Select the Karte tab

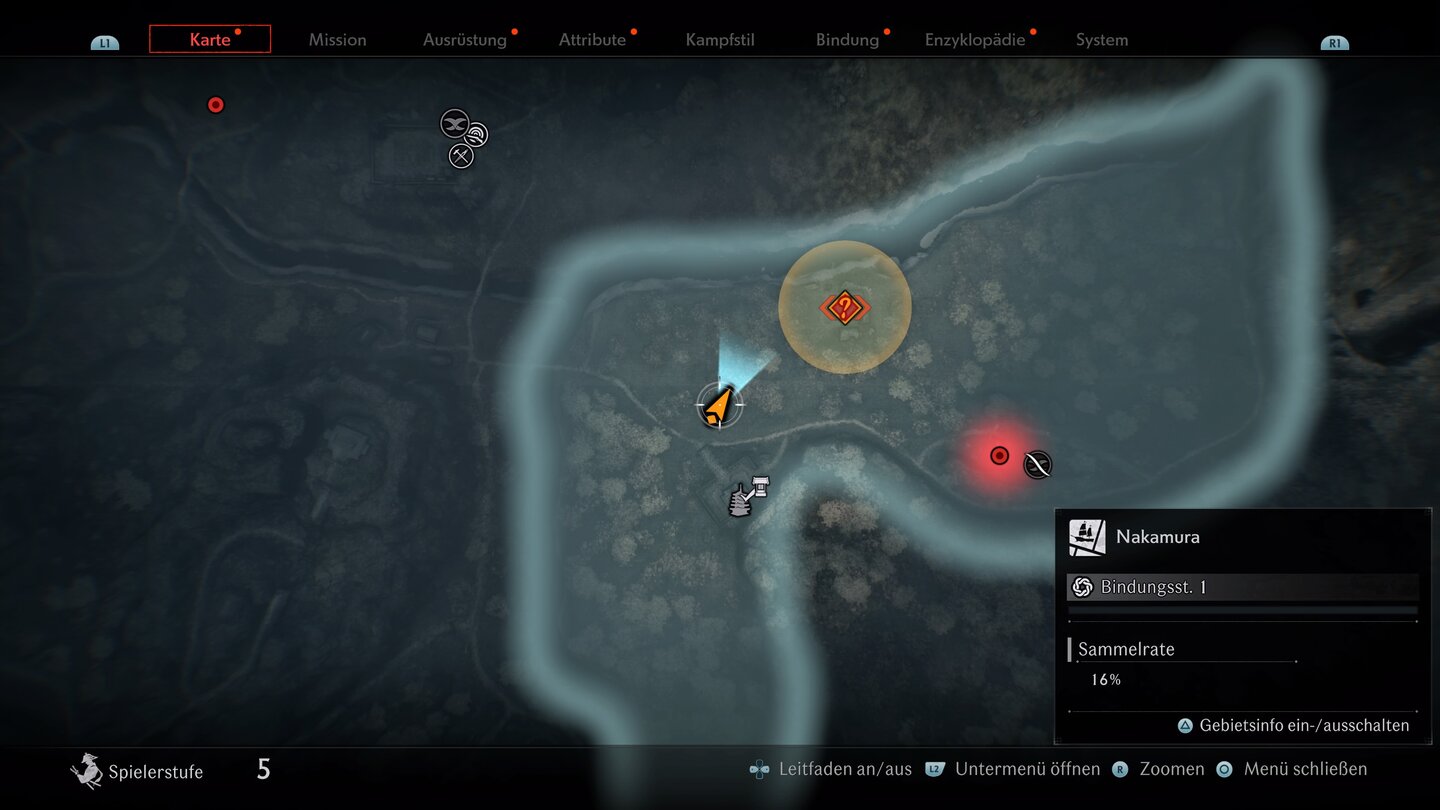[x=210, y=40]
